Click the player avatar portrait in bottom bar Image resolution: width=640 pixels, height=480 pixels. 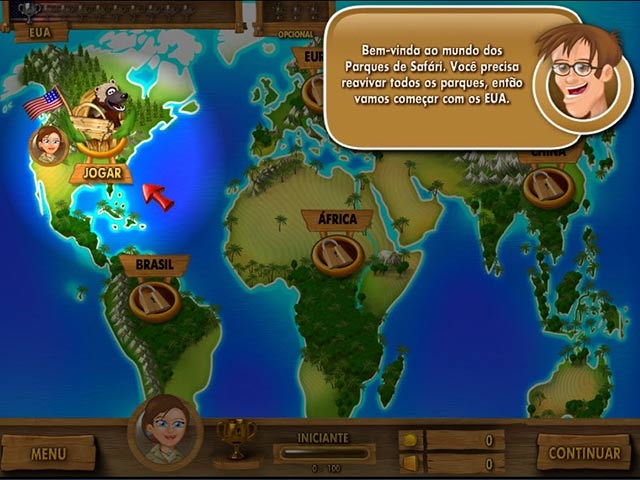coord(165,432)
